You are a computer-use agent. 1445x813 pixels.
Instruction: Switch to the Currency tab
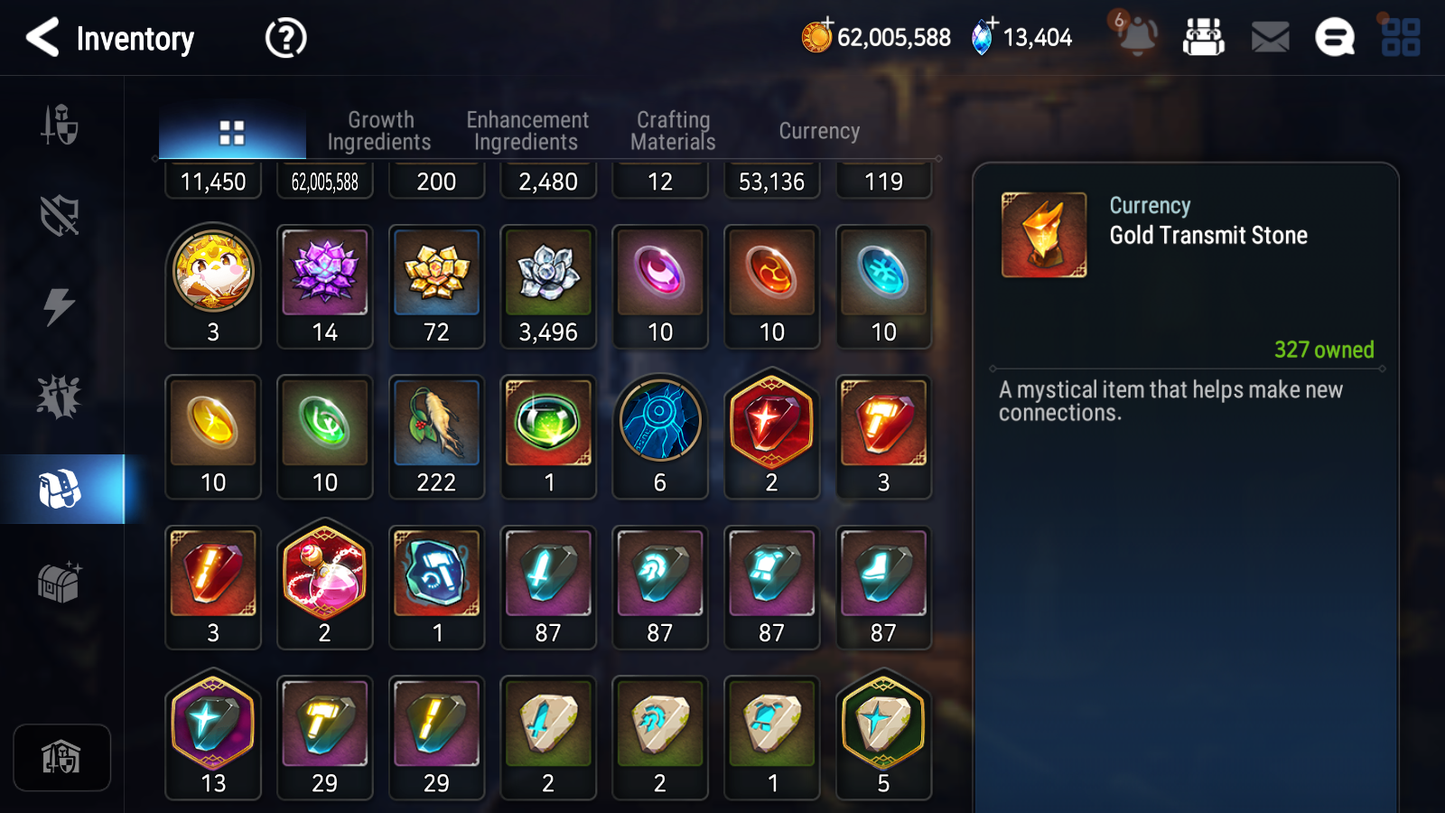click(818, 130)
